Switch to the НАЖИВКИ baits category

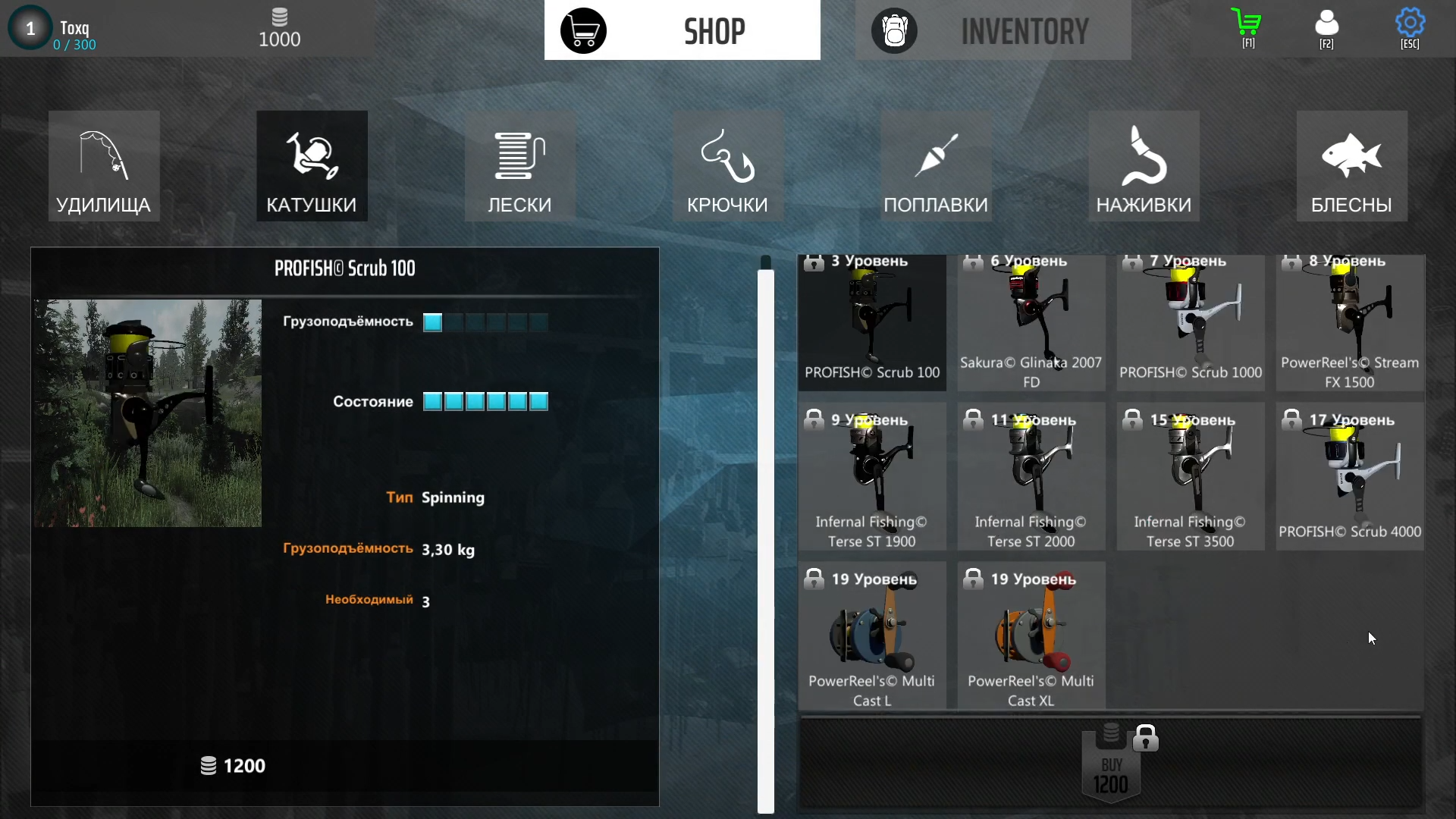pyautogui.click(x=1144, y=166)
